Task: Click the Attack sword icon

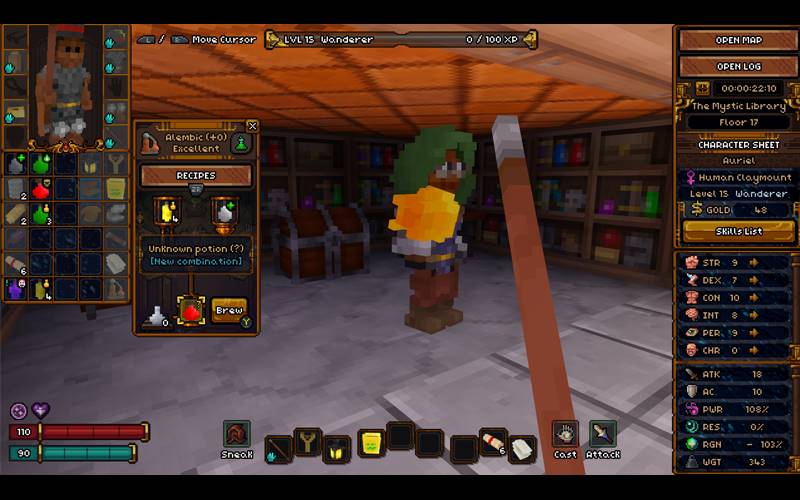Action: click(x=602, y=433)
